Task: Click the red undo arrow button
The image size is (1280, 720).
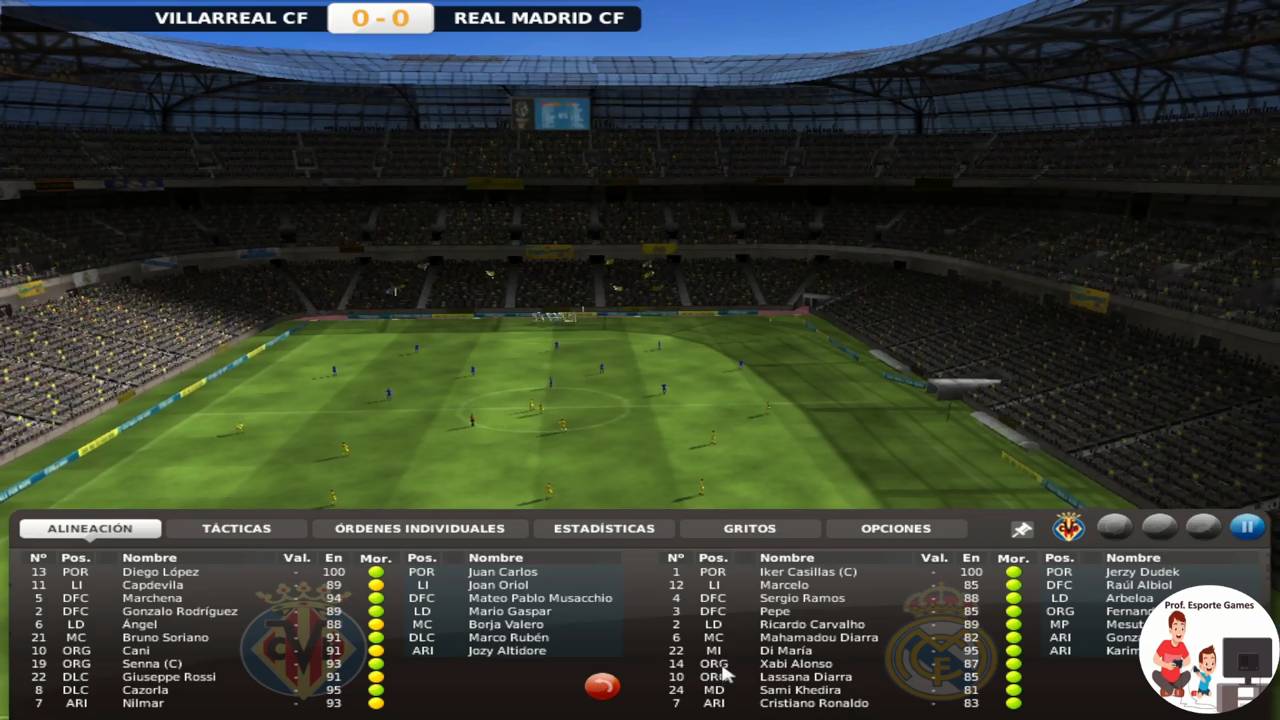Action: click(602, 685)
